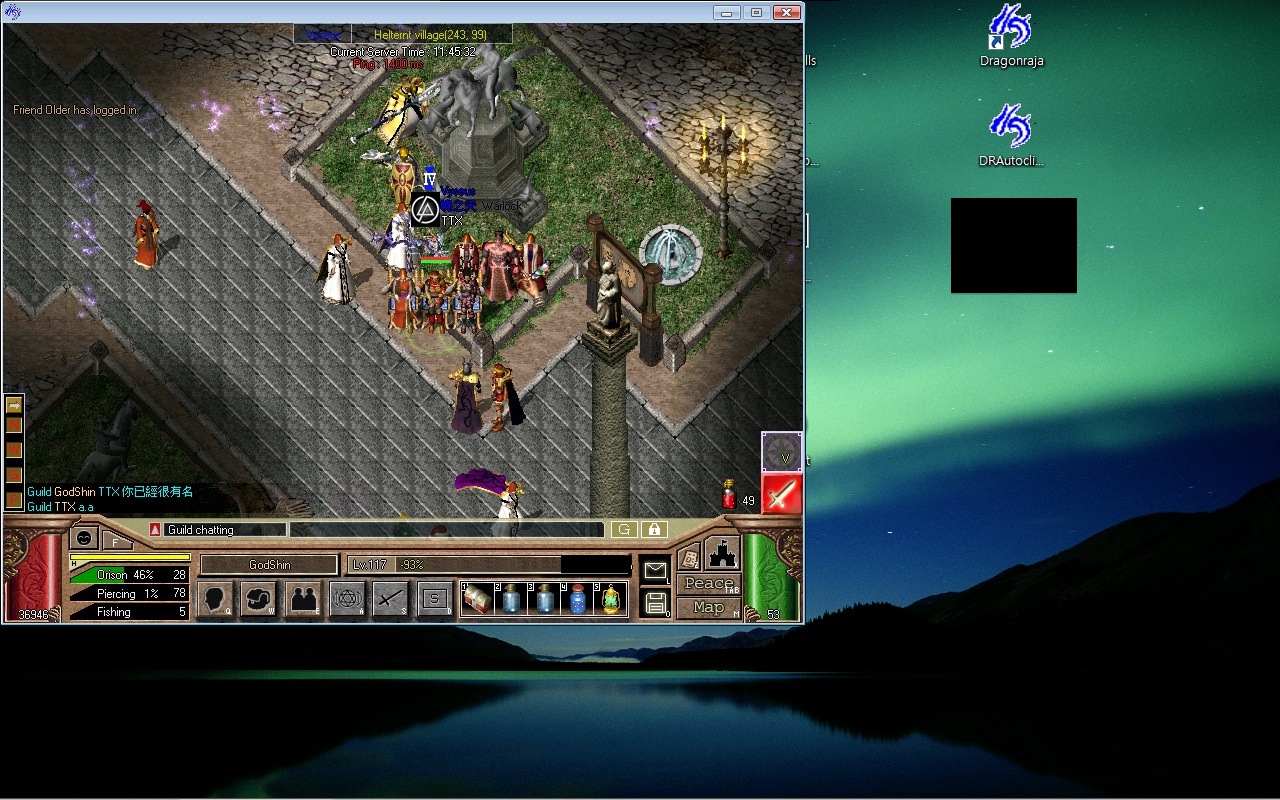Activate the red sword attack icon

pos(781,494)
